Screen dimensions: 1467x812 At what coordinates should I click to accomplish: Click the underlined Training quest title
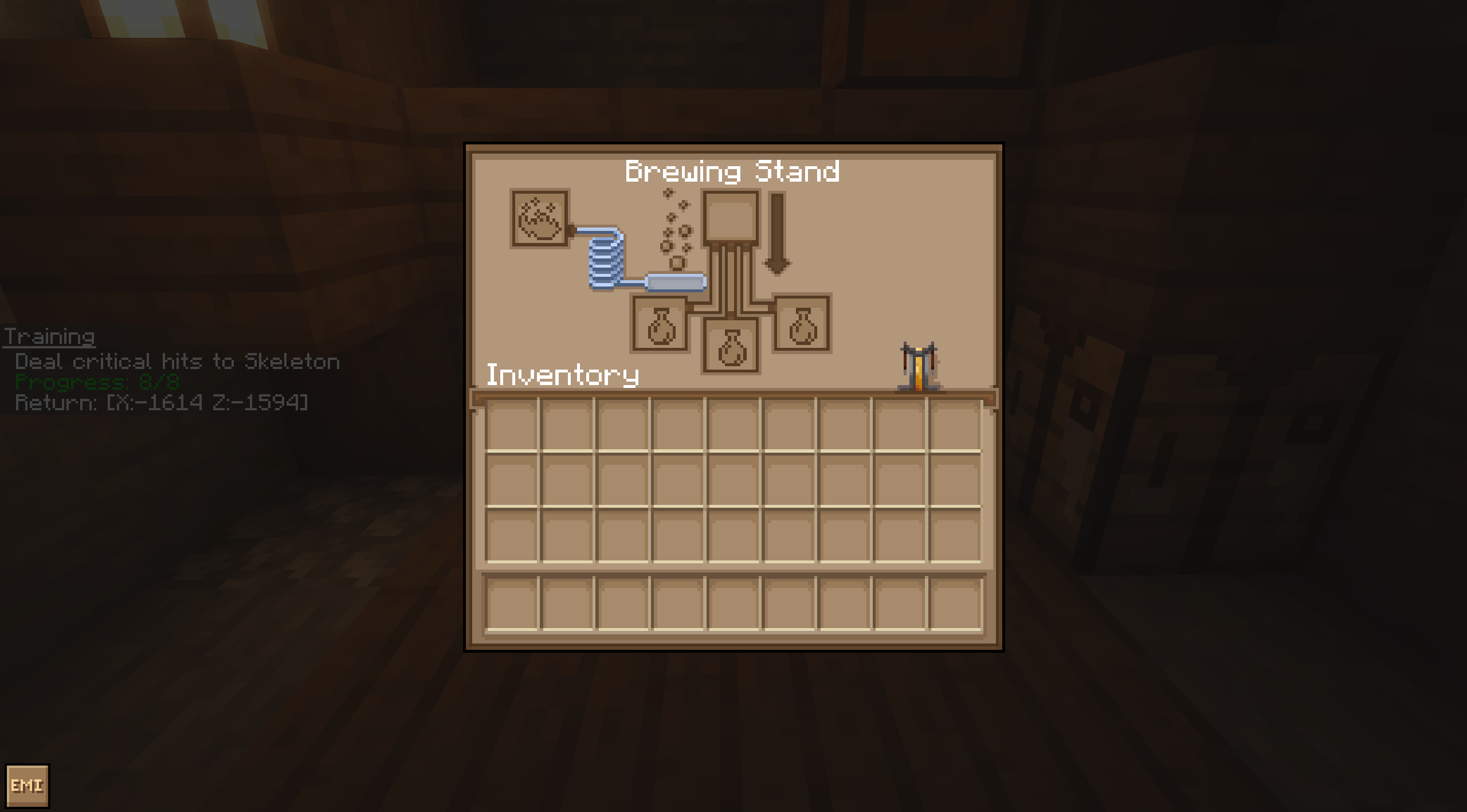(49, 337)
